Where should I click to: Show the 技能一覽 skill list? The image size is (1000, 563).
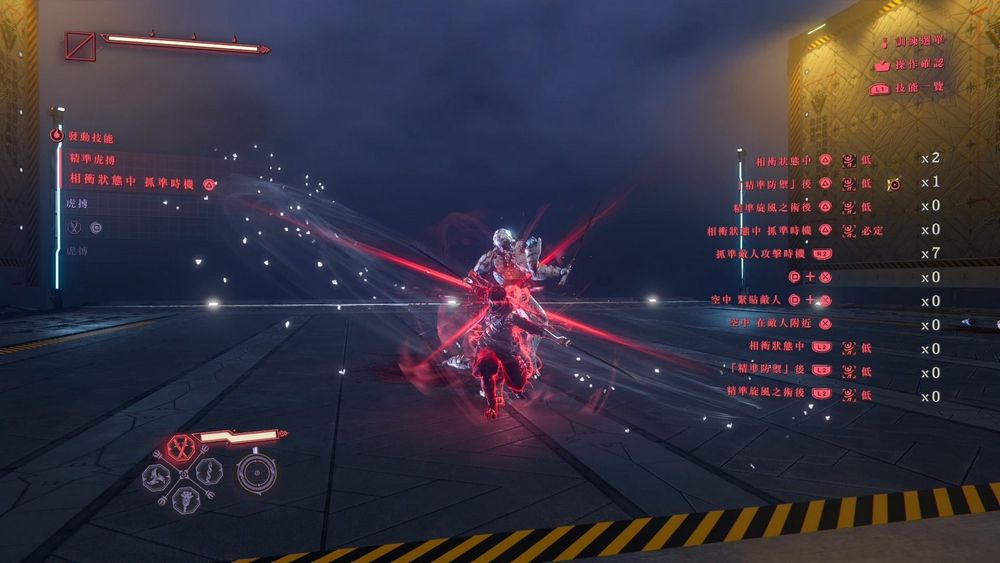point(917,88)
